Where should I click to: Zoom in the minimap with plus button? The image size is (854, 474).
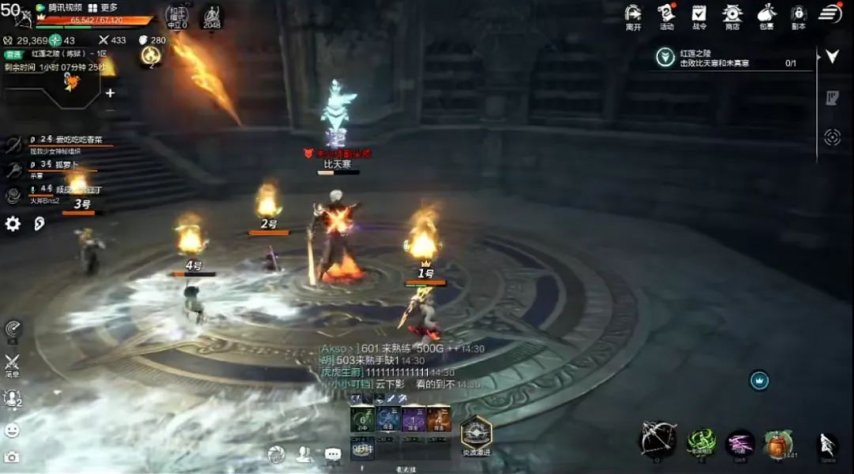coord(110,93)
